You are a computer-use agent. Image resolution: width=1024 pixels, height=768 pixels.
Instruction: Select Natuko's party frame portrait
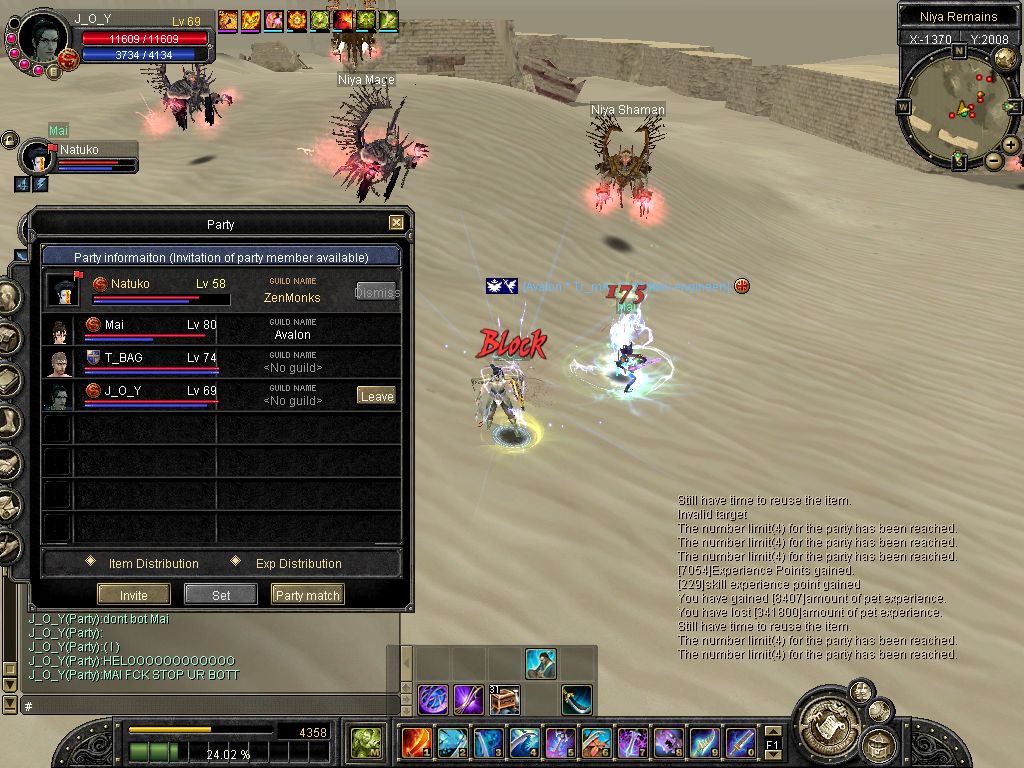[38, 157]
